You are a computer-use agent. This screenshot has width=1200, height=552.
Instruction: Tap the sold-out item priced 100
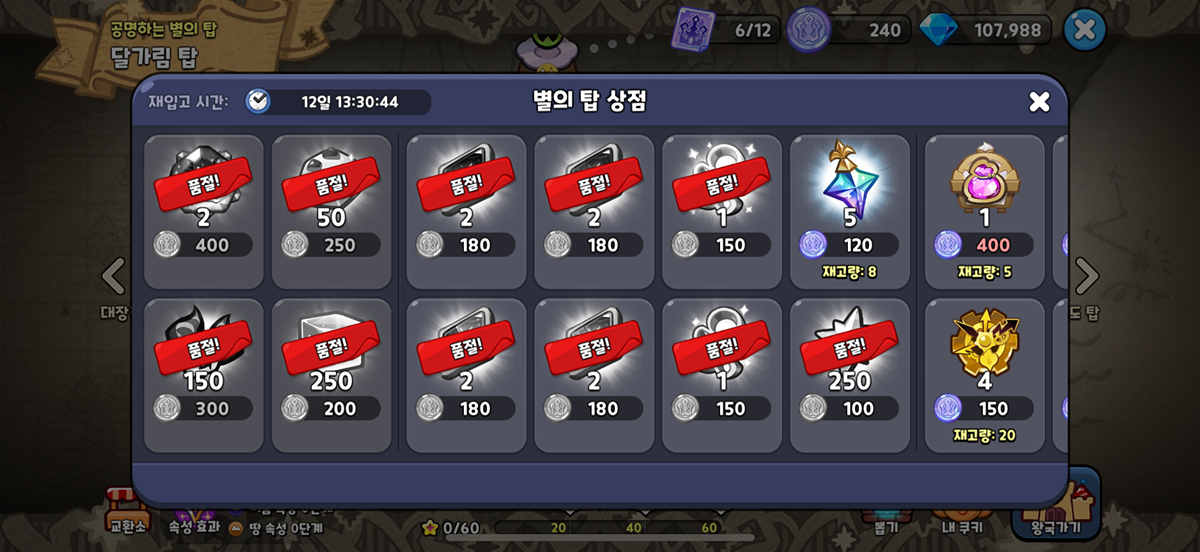coord(850,374)
